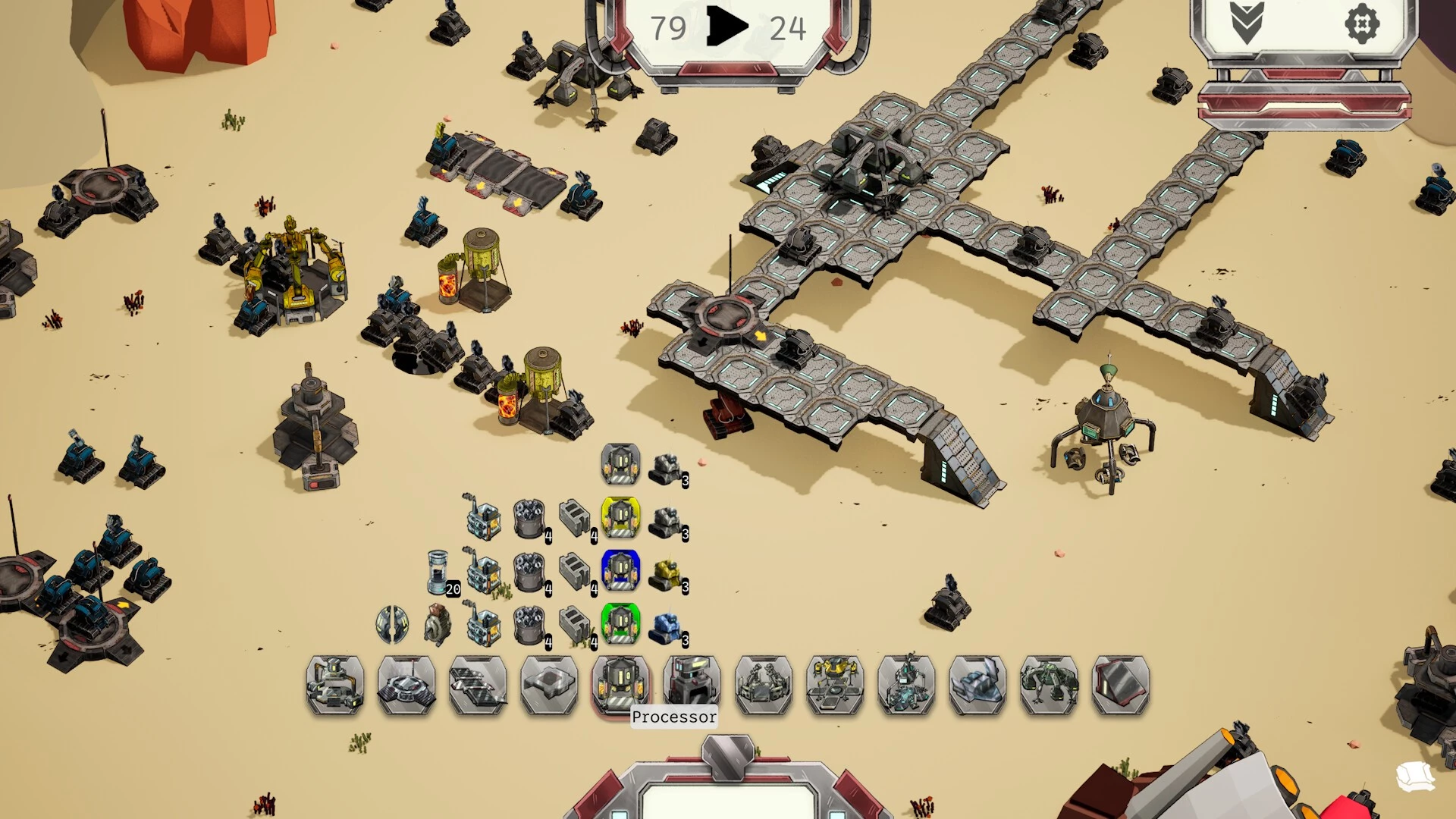Choose the blue processor recipe

620,570
